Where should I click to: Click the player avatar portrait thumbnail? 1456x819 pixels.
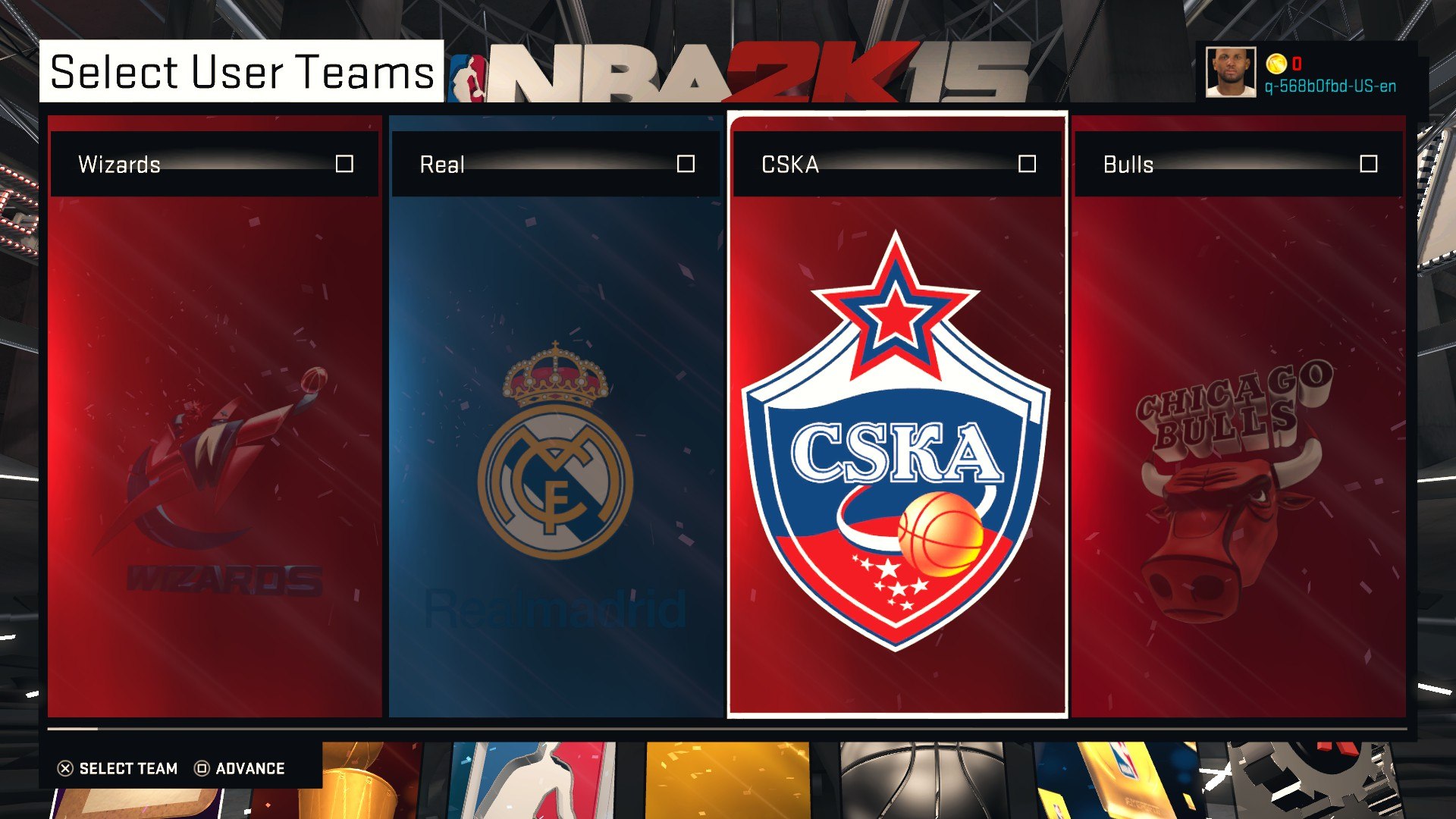point(1230,72)
